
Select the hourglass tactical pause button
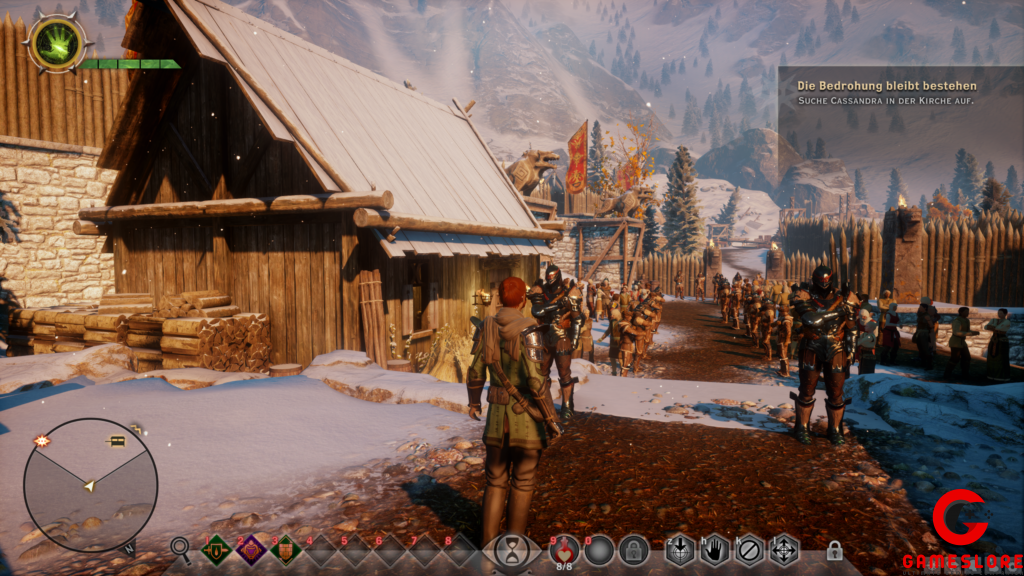click(512, 549)
